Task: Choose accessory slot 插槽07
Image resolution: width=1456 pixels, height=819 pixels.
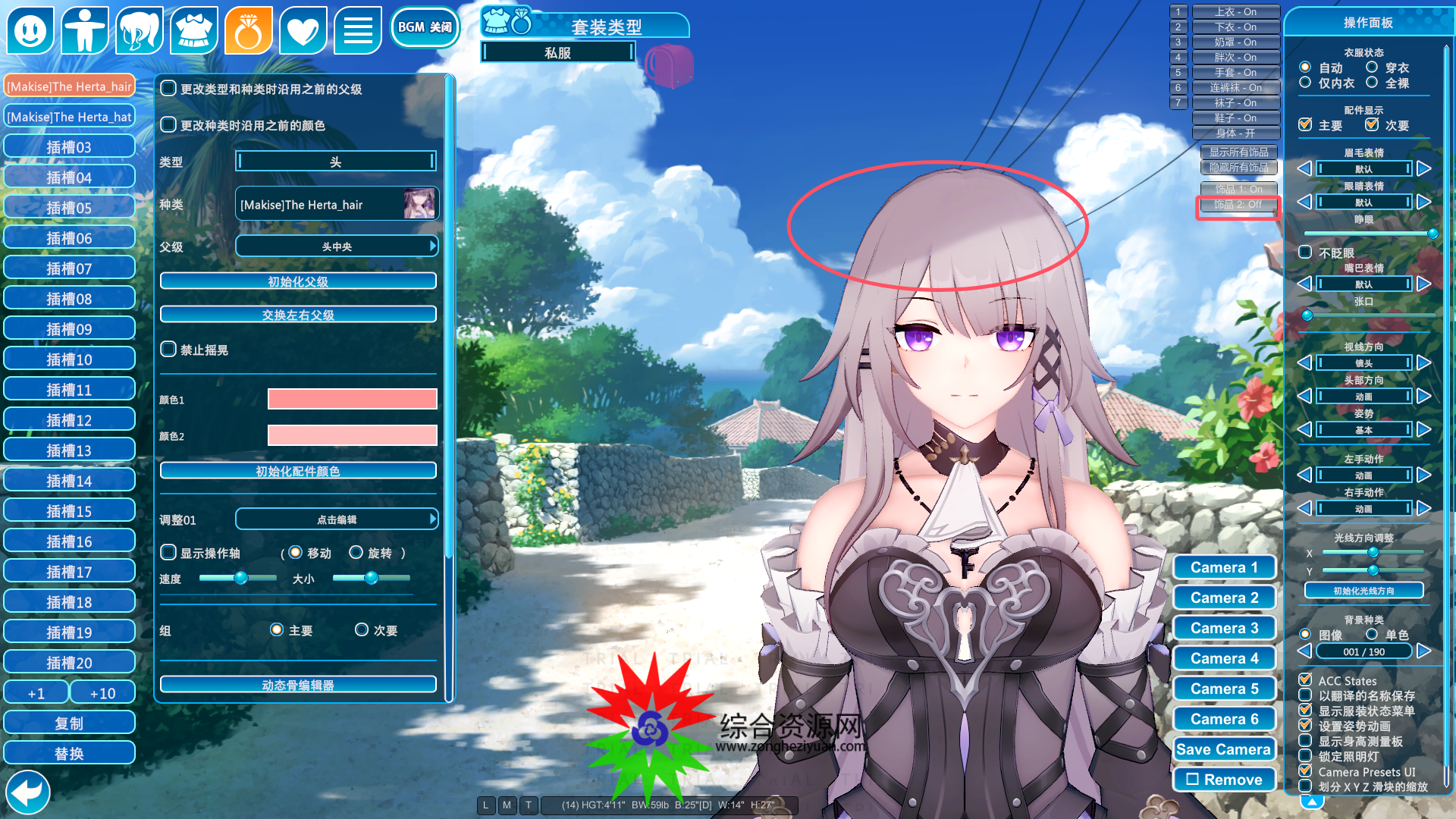Action: (69, 268)
